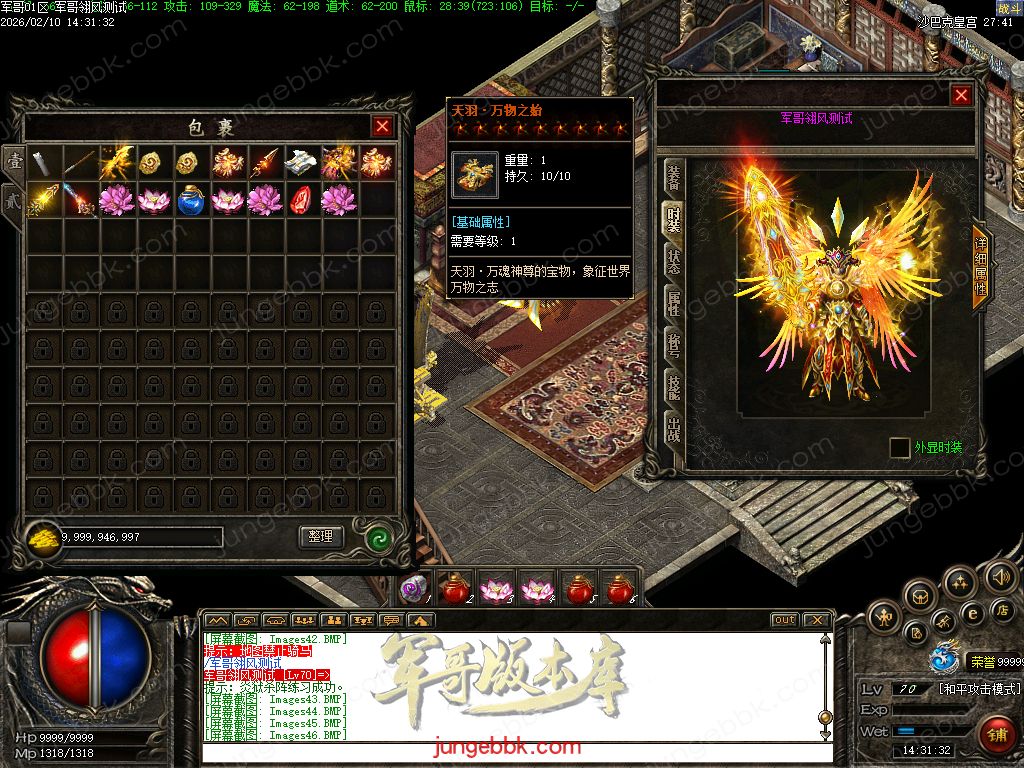
Task: Expand the 详细属性 detailed attributes panel
Action: click(980, 267)
